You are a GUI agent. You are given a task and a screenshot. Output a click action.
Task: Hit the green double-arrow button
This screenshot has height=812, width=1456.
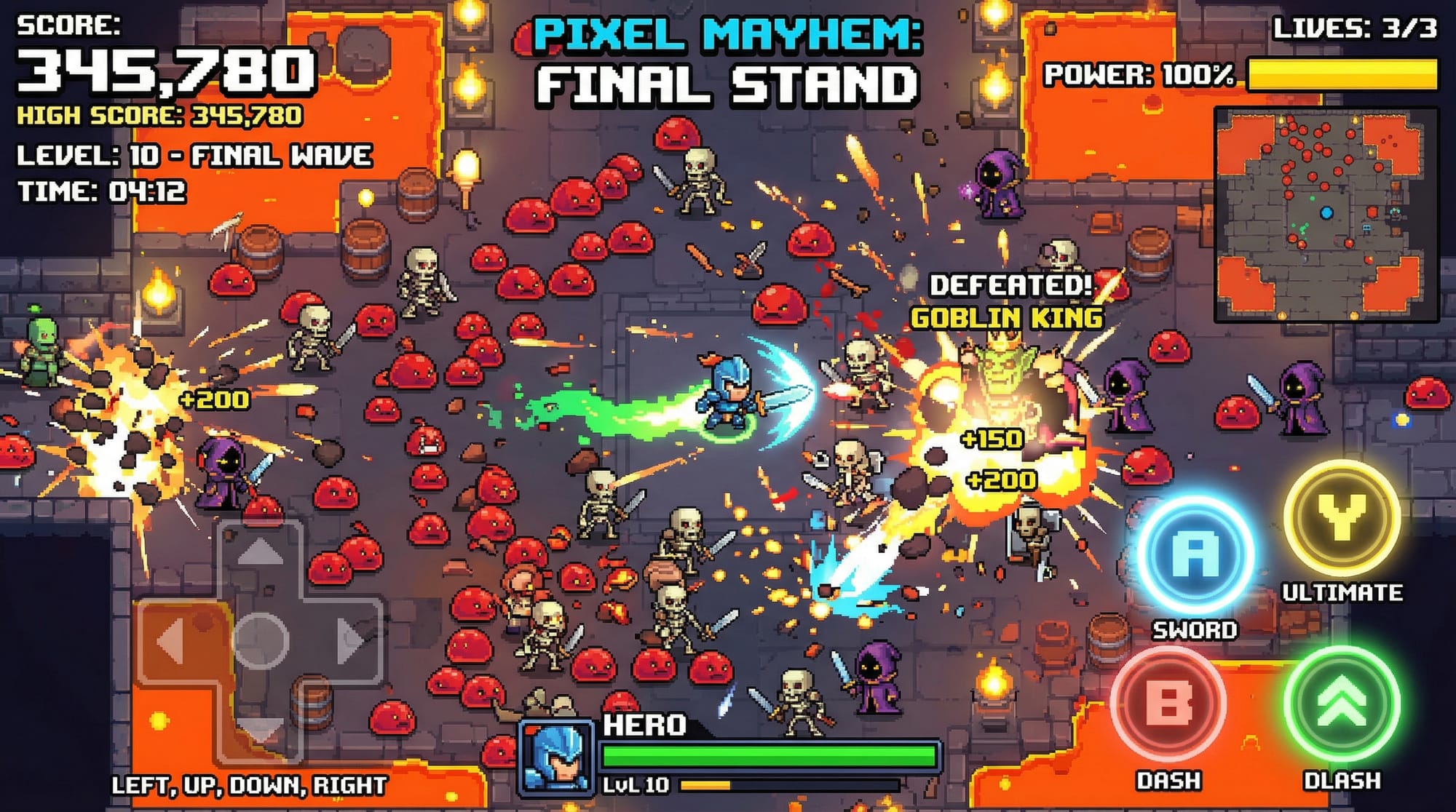[1342, 704]
